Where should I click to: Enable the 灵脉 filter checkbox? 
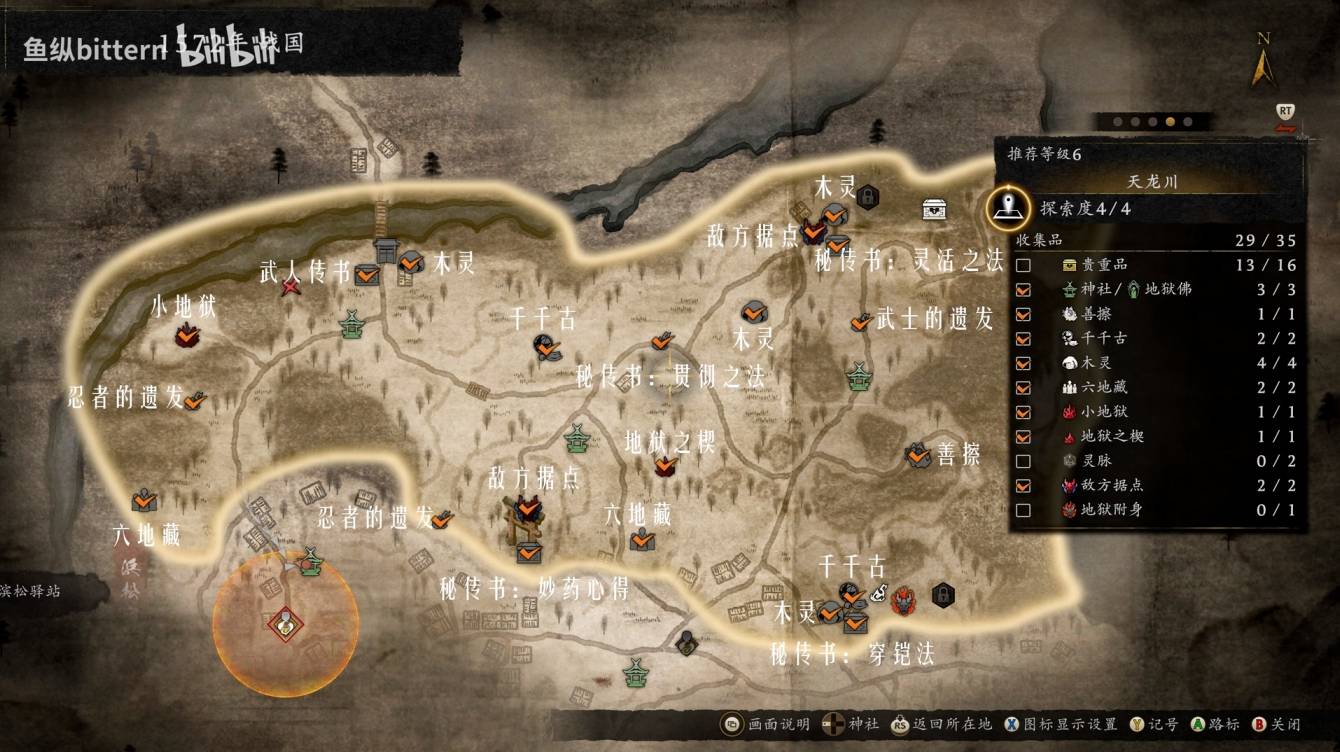(x=1023, y=461)
